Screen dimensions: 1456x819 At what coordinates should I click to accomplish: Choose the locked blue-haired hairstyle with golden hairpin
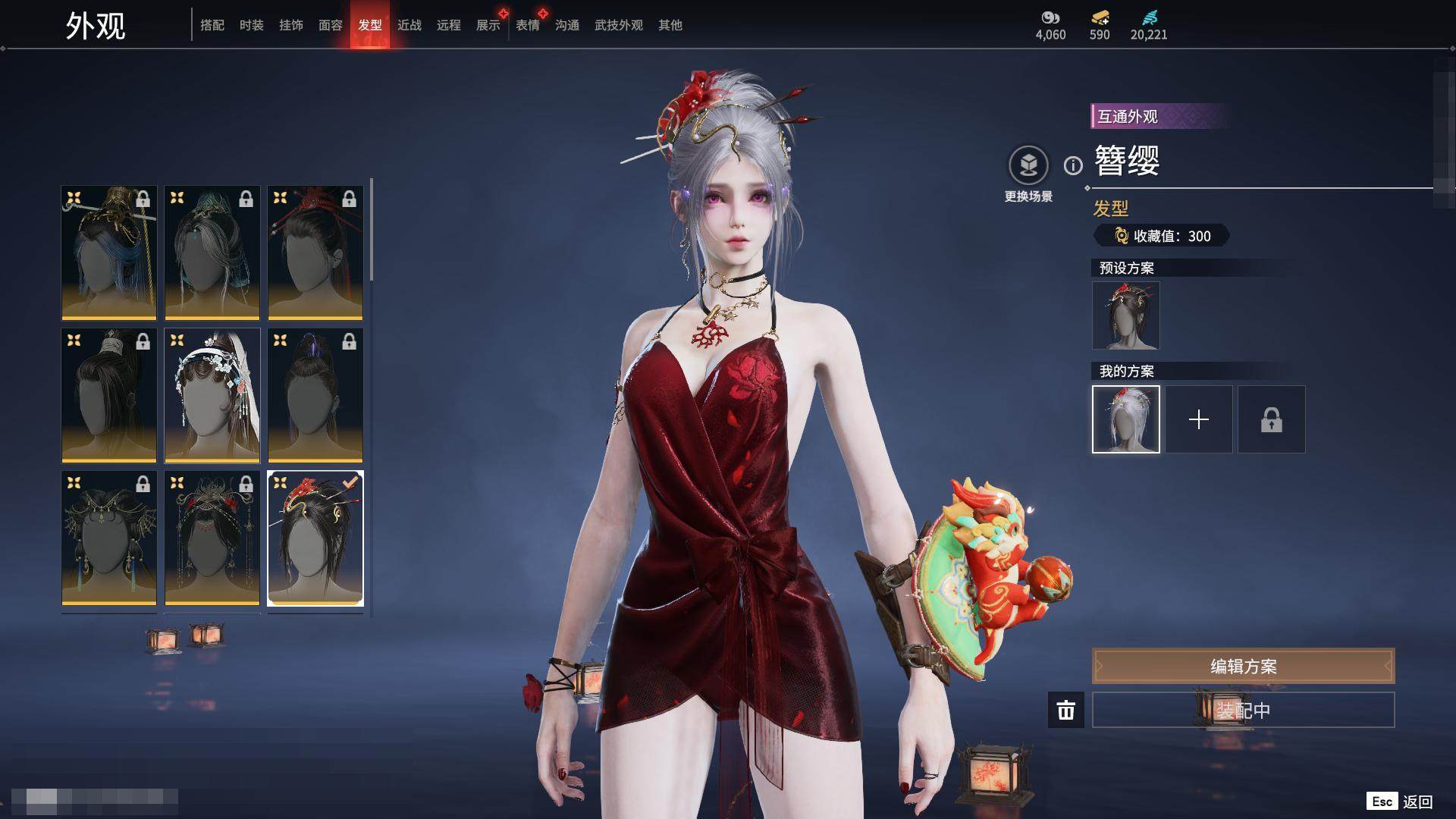tap(109, 253)
